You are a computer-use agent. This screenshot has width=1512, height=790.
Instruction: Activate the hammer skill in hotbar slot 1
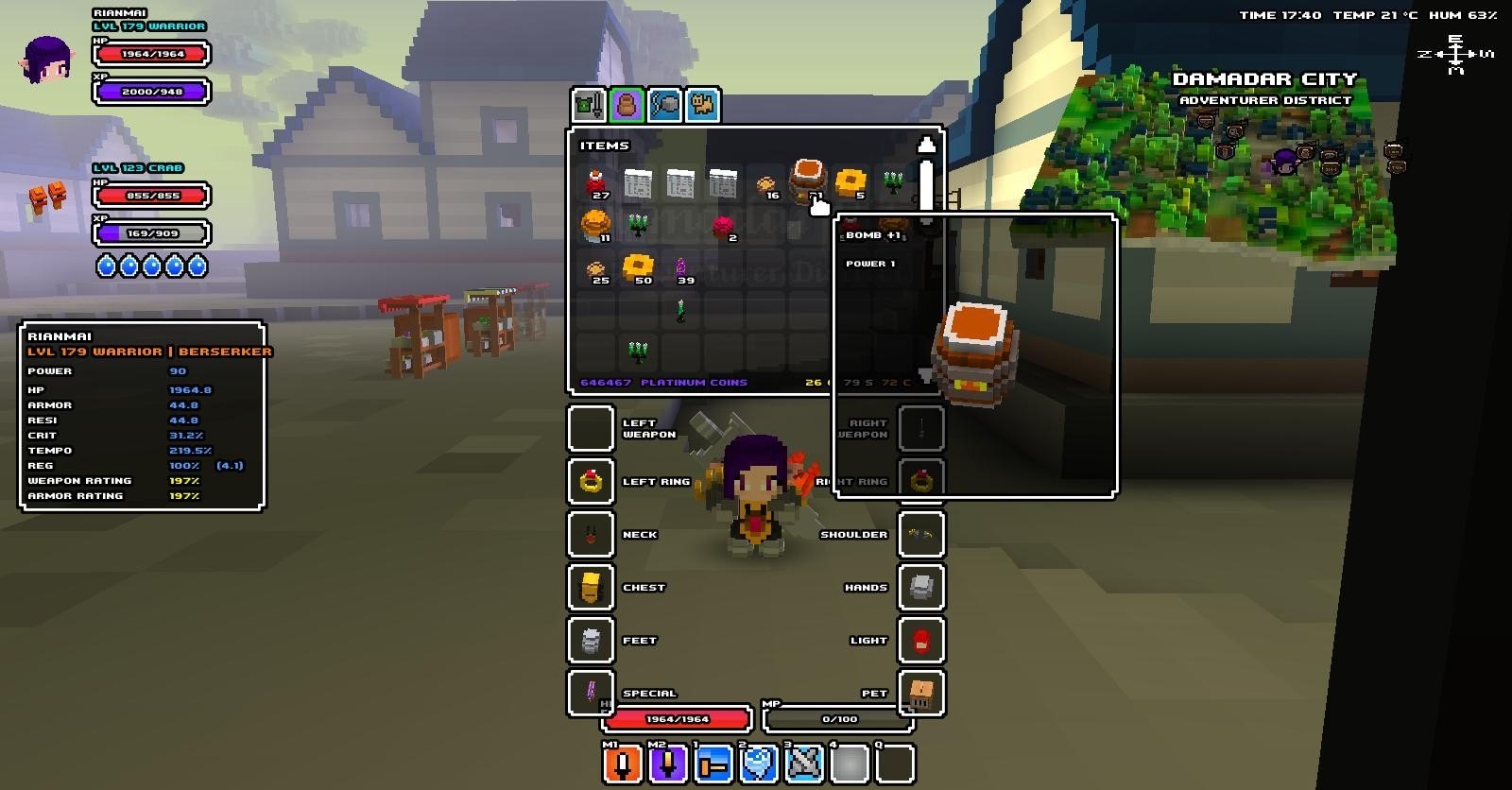pyautogui.click(x=713, y=764)
